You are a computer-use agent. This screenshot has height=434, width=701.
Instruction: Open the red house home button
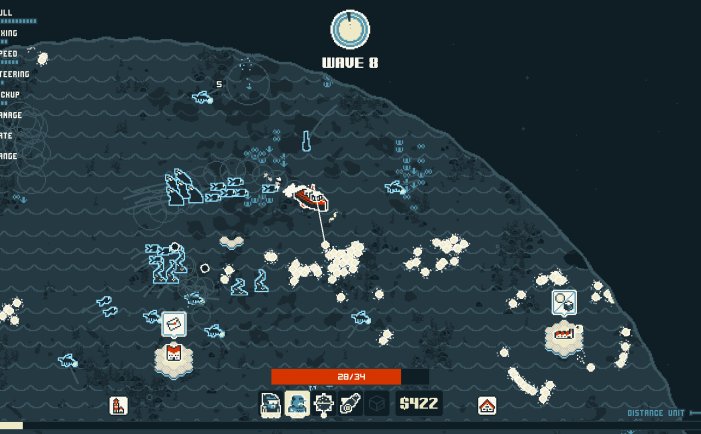(x=487, y=405)
